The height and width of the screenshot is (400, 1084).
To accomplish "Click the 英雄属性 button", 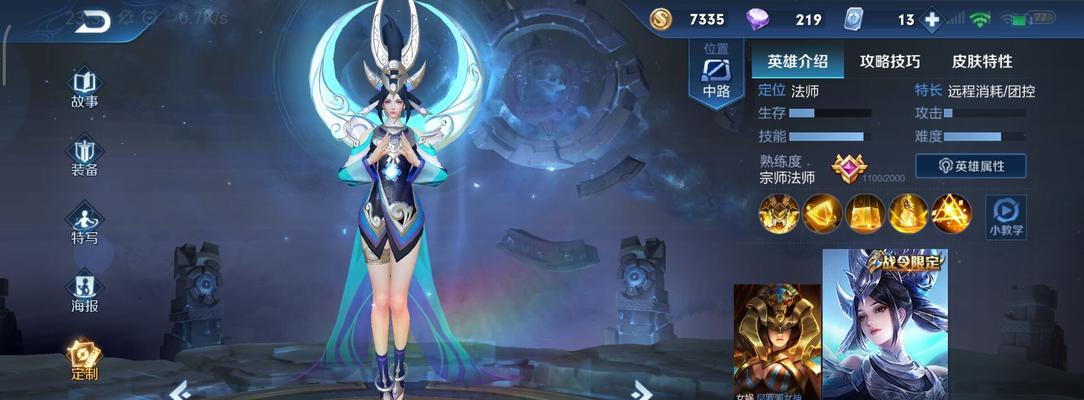I will pos(970,166).
